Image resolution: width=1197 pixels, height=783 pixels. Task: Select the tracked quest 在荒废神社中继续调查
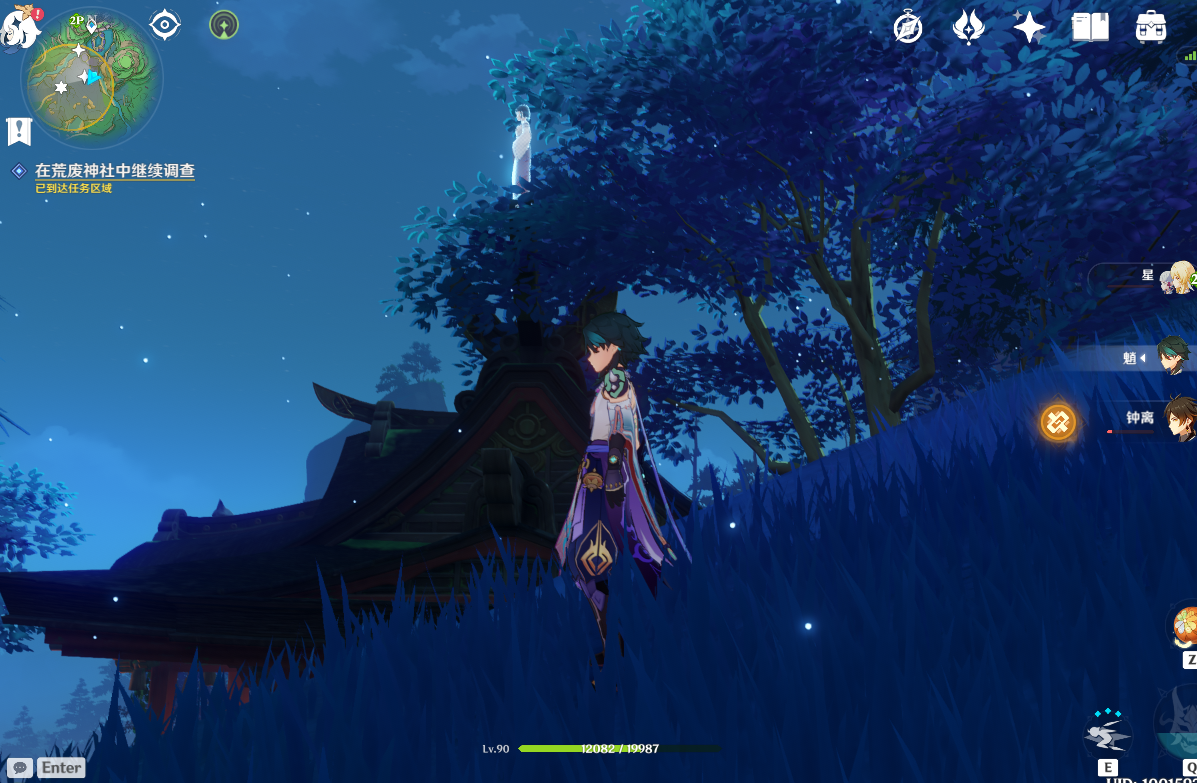pos(114,171)
